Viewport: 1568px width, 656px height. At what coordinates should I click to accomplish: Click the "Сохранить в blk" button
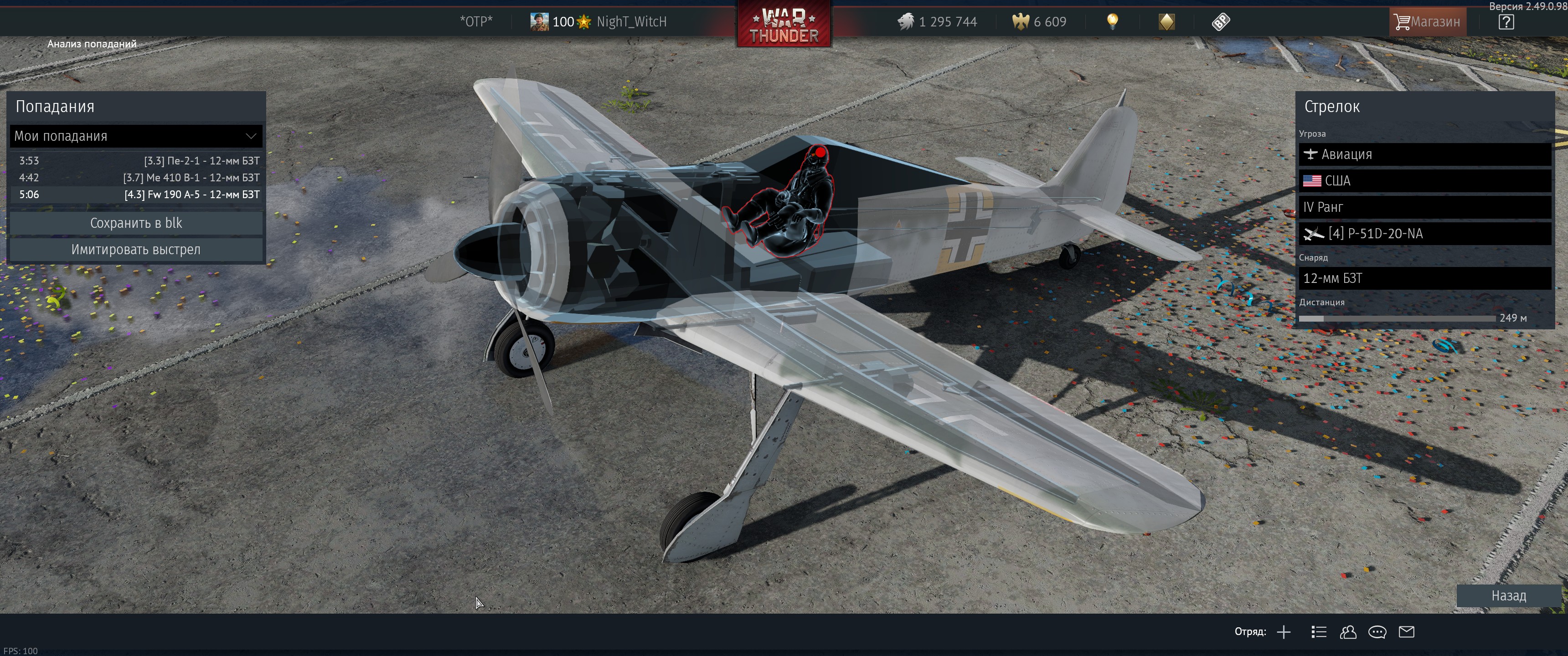click(x=136, y=223)
